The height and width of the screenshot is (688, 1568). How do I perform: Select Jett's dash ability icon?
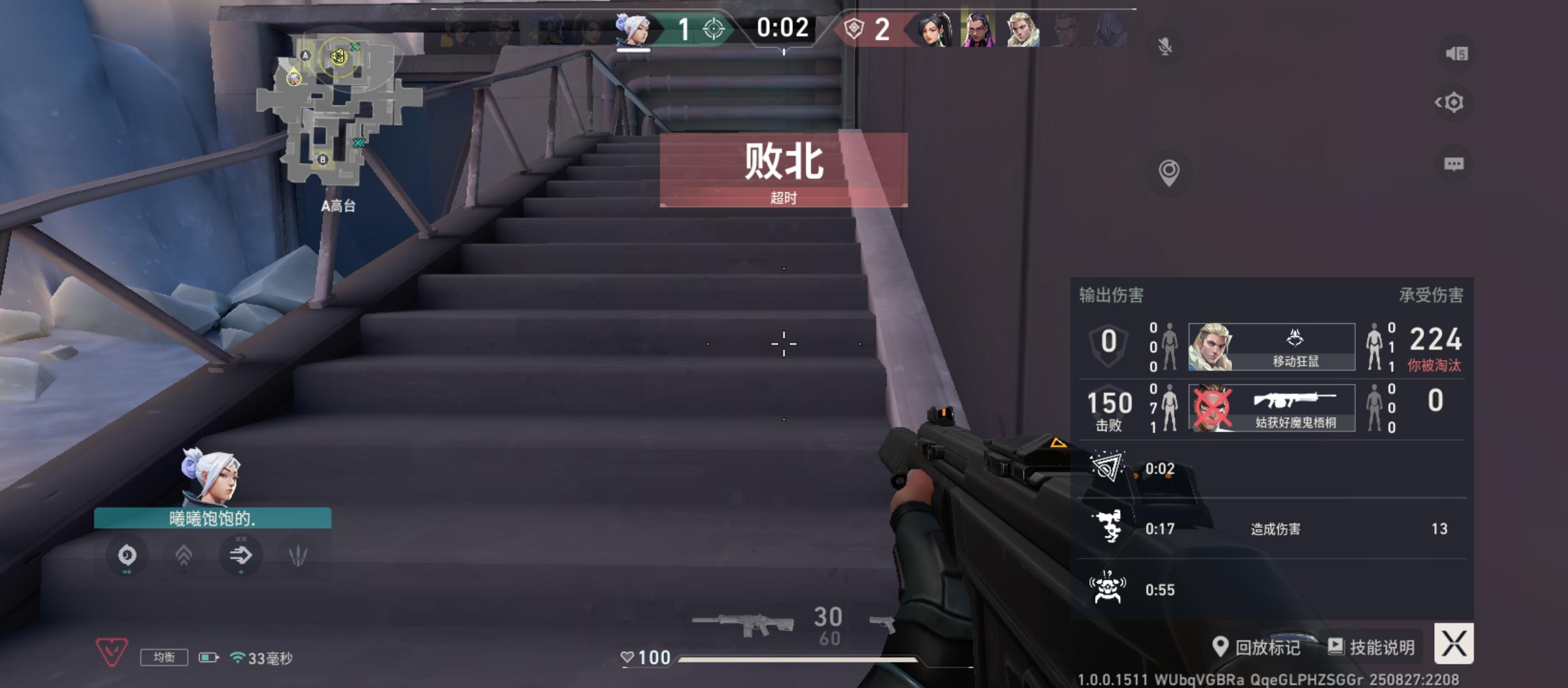coord(241,555)
